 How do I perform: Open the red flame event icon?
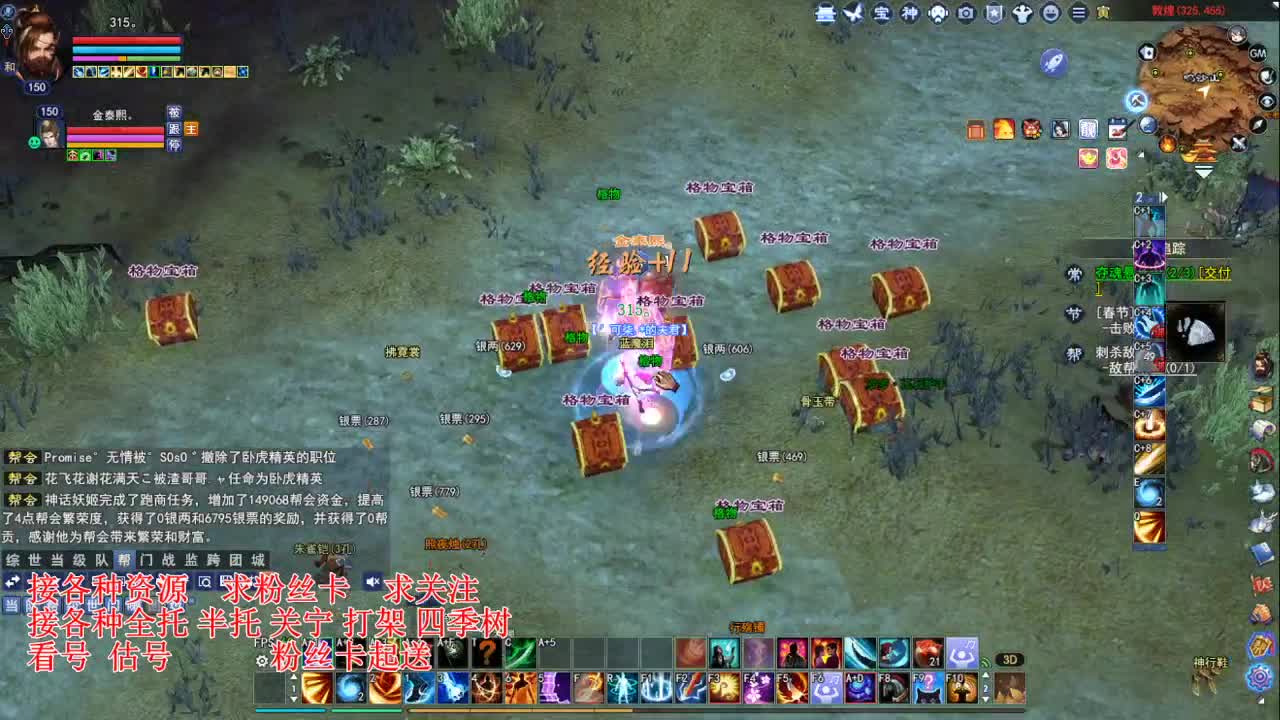pyautogui.click(x=1005, y=128)
